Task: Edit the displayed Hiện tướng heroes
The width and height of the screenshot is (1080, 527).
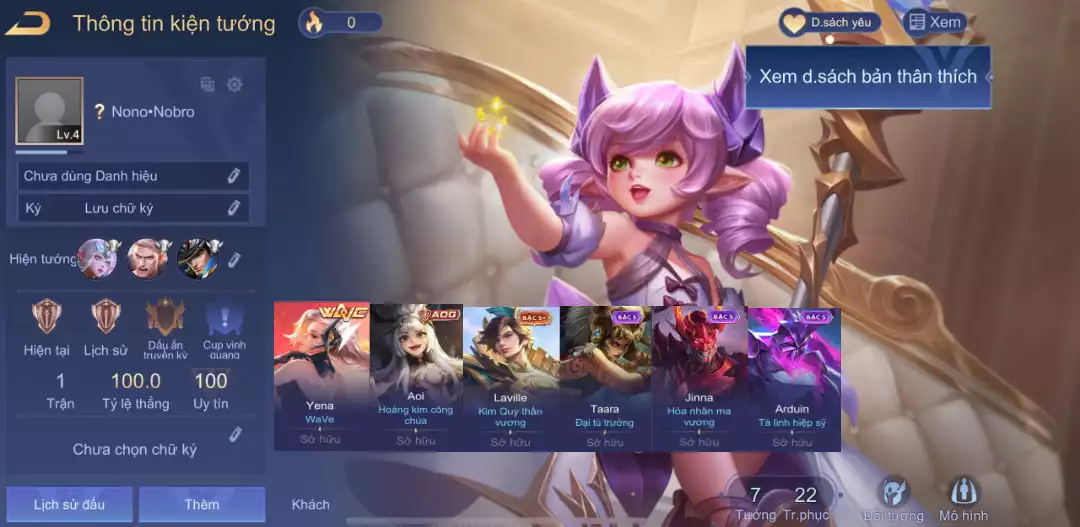Action: tap(234, 260)
